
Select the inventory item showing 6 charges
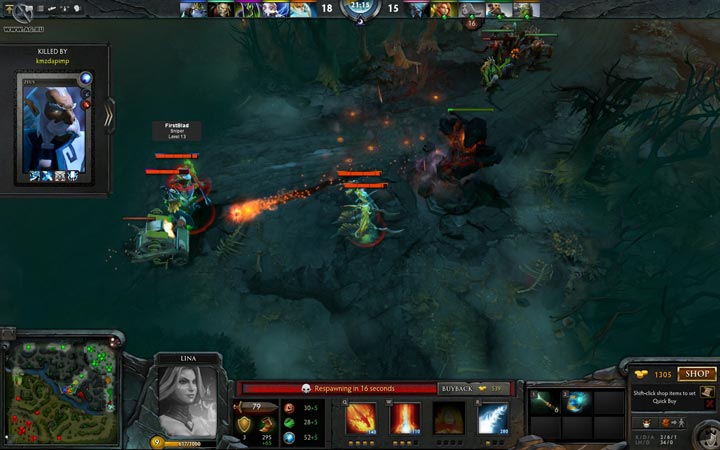click(546, 402)
